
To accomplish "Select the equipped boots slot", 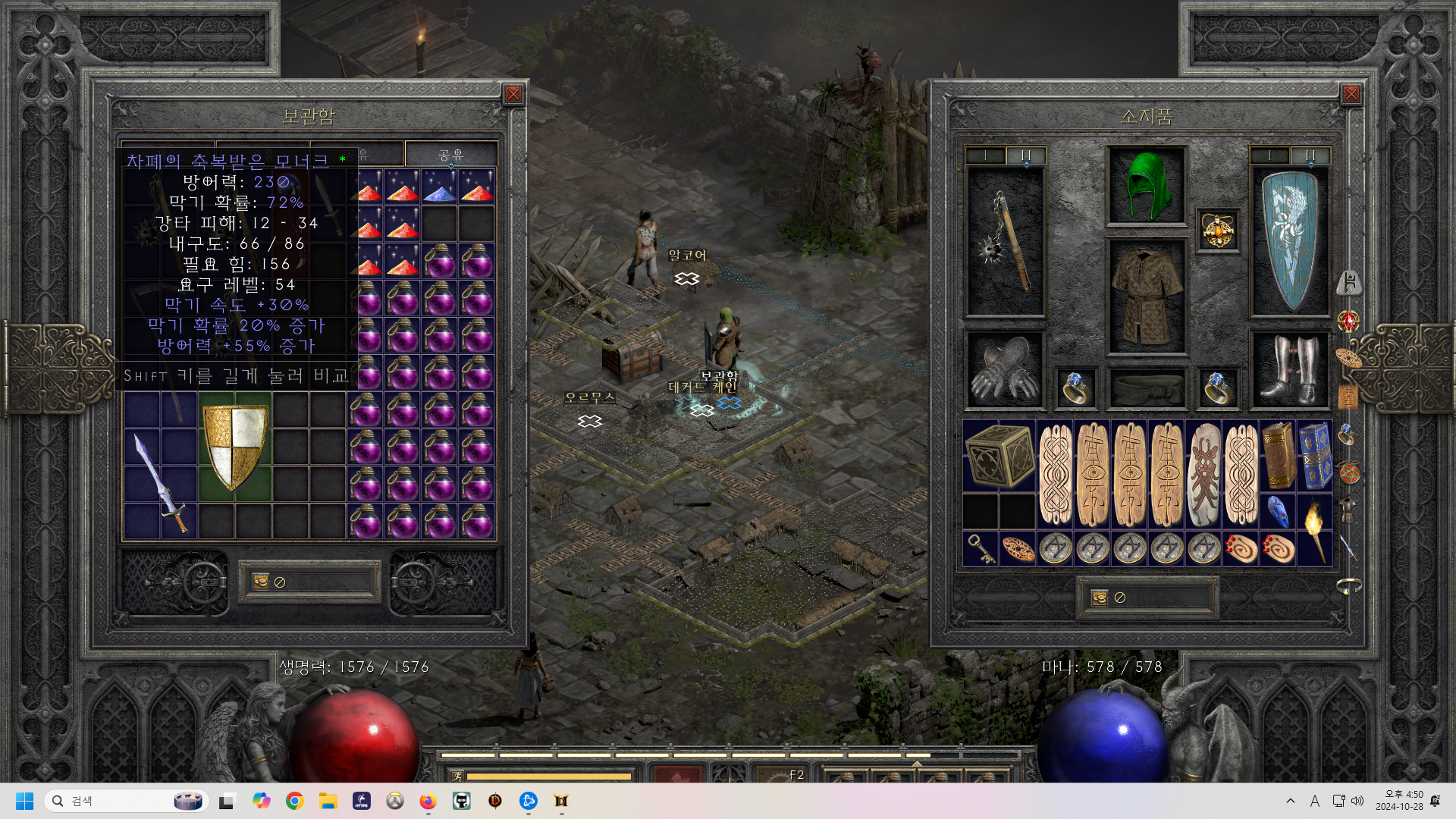I will tap(1289, 370).
